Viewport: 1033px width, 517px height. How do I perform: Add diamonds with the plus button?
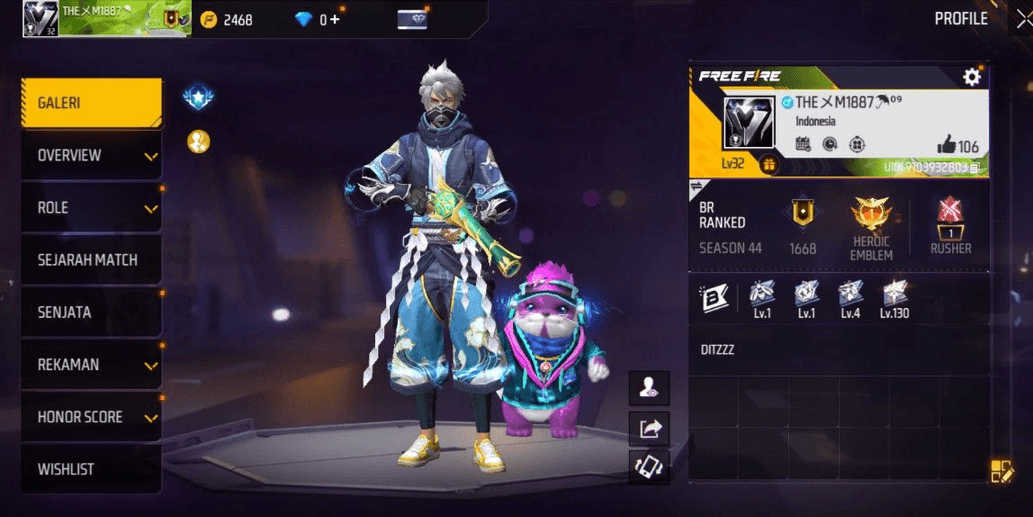tap(334, 19)
